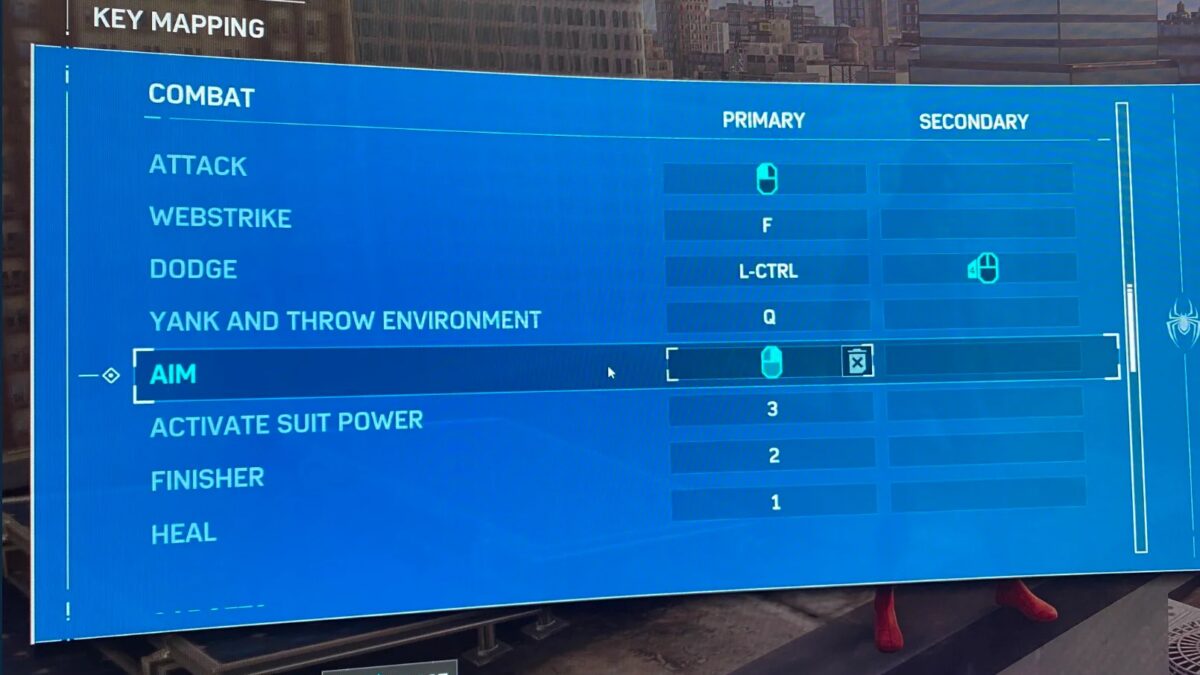The image size is (1200, 675).
Task: Rebind the Finisher primary key 2
Action: coord(773,456)
